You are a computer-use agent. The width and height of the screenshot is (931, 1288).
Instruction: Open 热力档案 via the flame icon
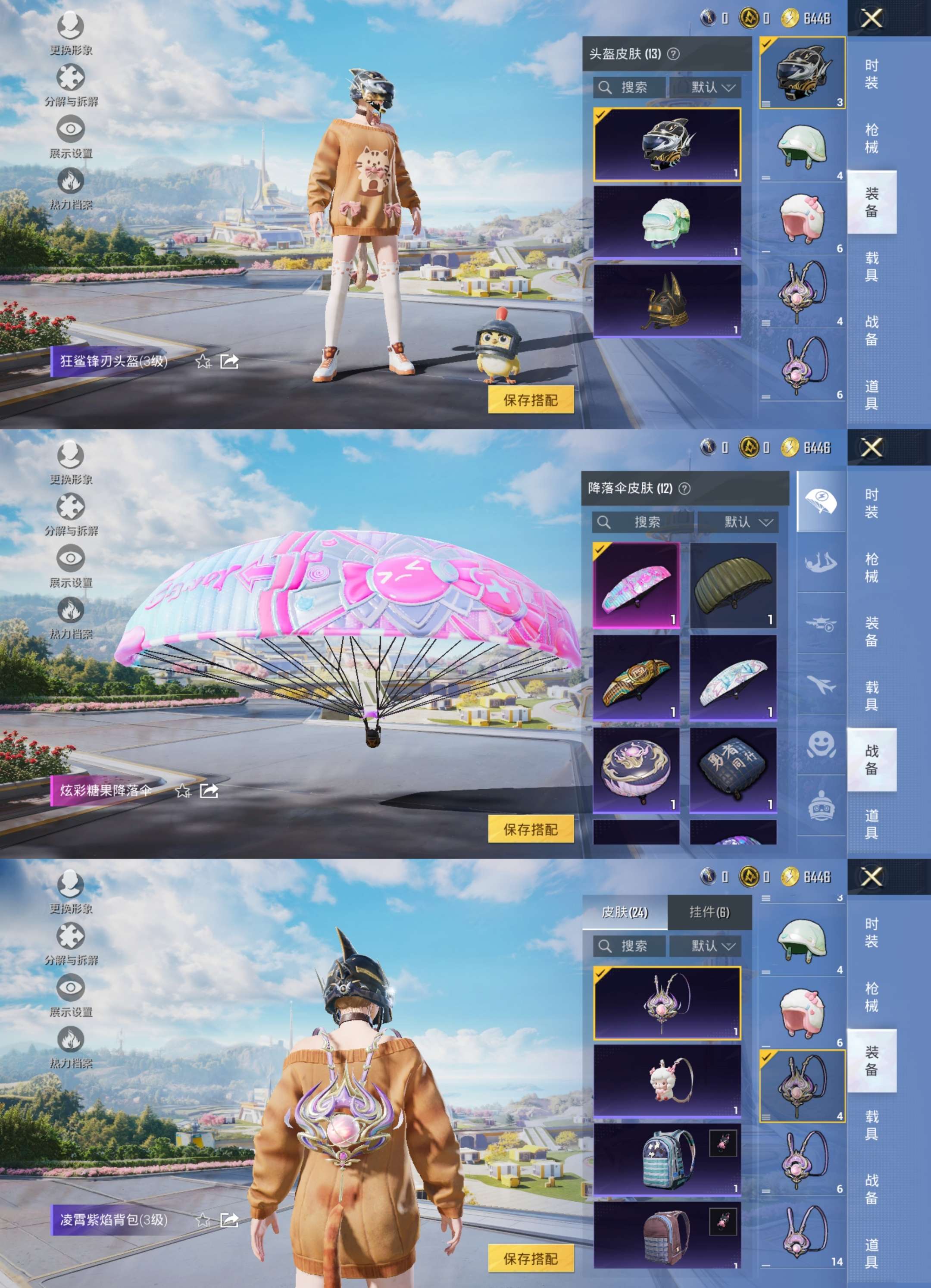69,182
